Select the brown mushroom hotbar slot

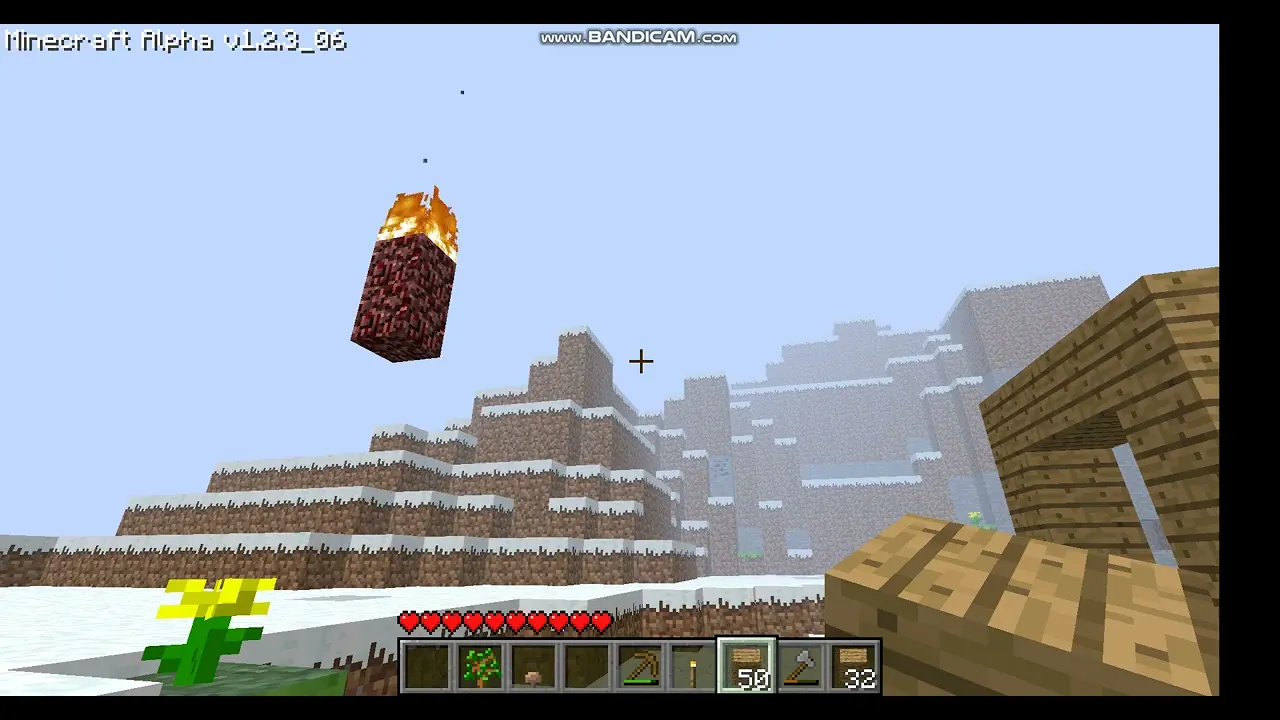pyautogui.click(x=533, y=667)
